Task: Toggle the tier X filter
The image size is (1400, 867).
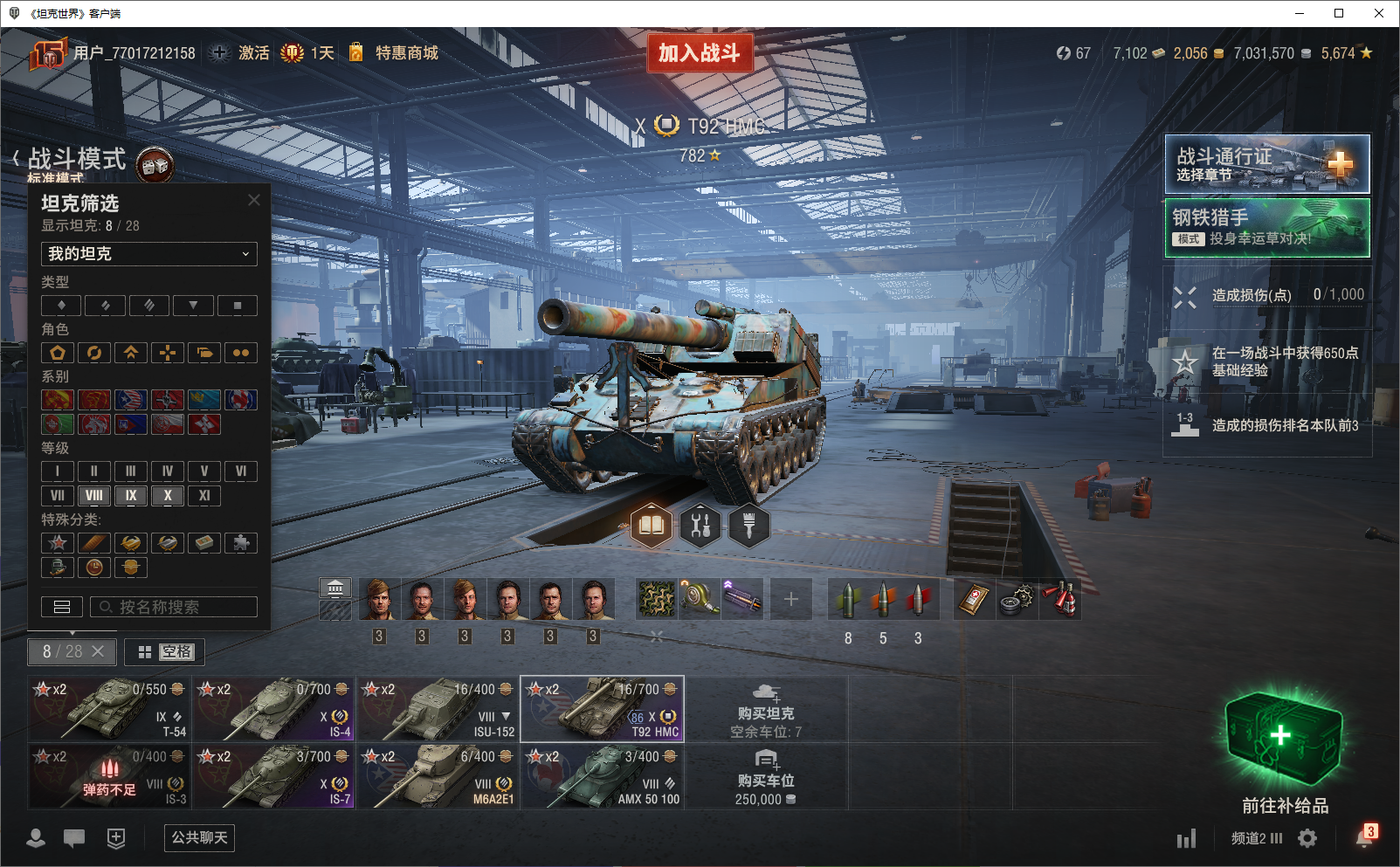Action: (168, 496)
